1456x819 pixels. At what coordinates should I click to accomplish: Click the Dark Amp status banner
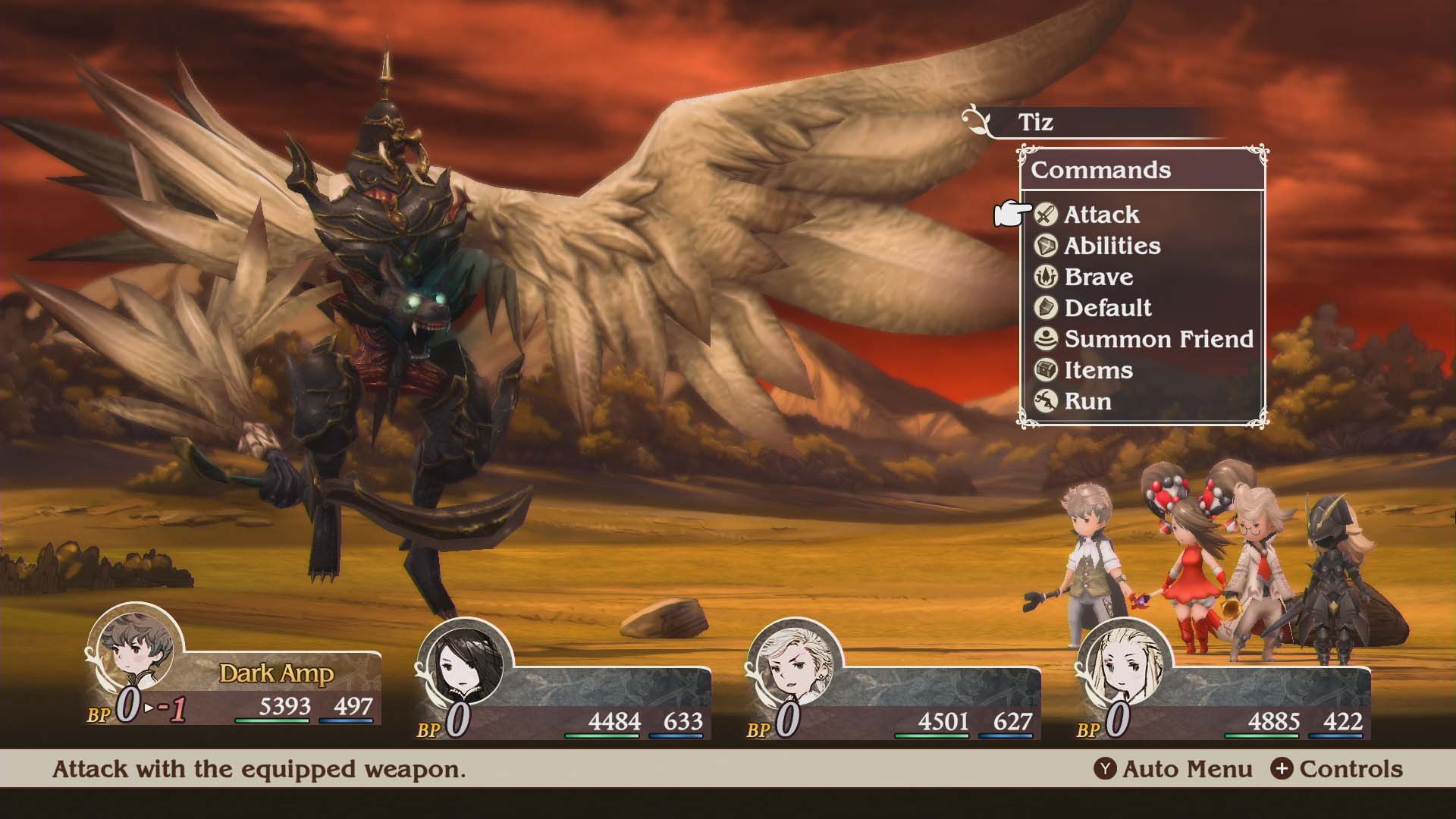coord(277,671)
